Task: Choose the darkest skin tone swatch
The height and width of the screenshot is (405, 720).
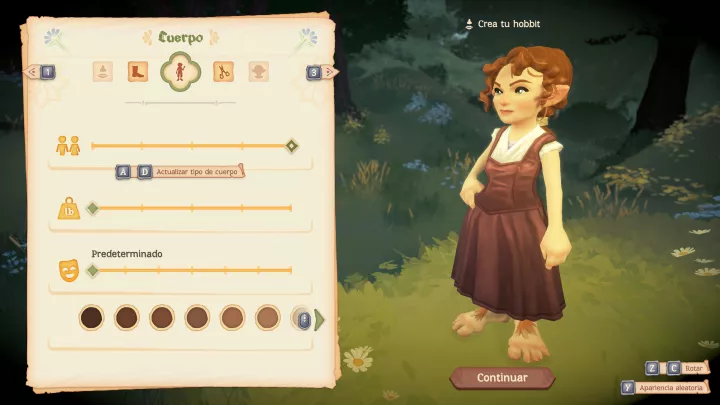Action: coord(91,318)
